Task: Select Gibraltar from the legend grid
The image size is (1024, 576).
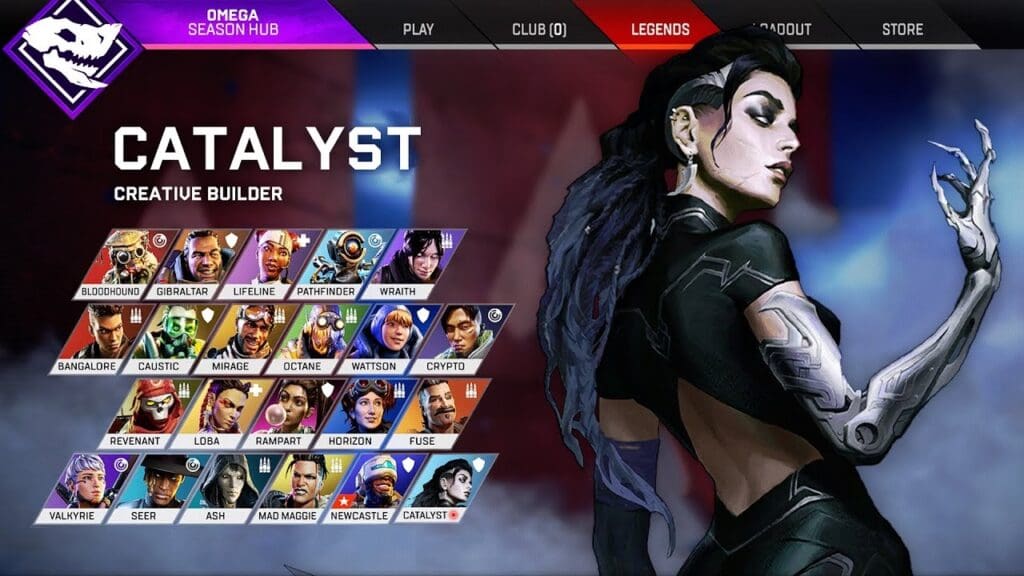Action: tap(195, 262)
